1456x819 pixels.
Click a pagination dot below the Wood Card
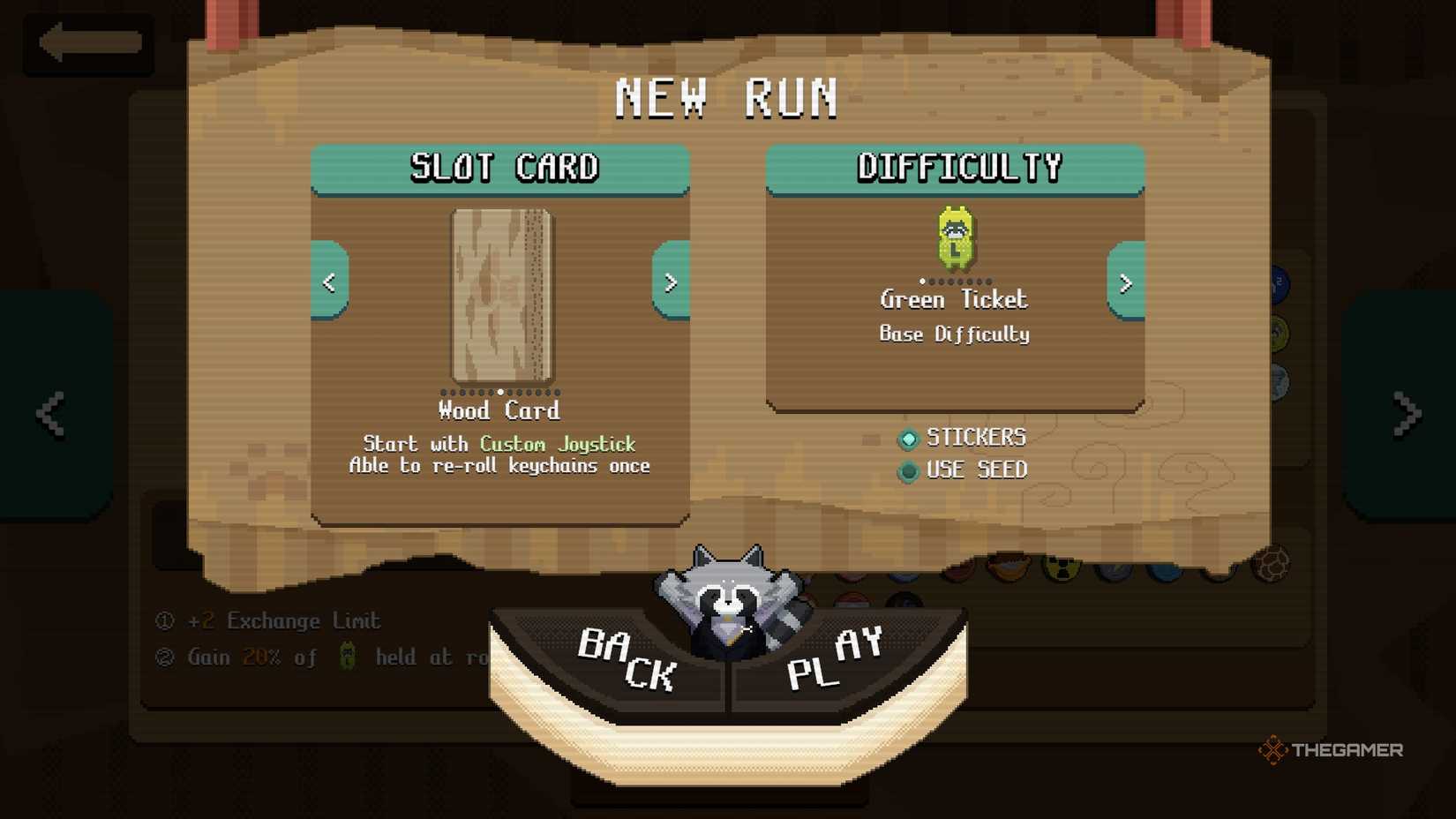coord(499,391)
